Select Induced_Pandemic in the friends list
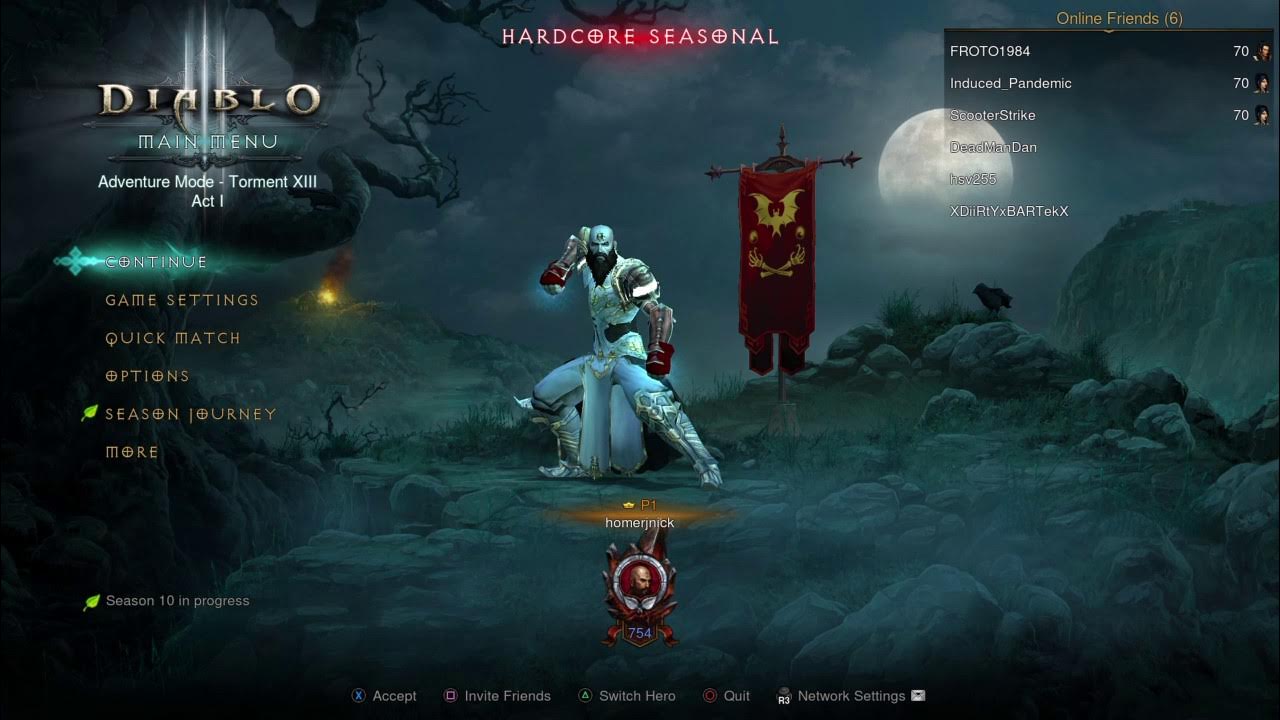This screenshot has height=720, width=1280. click(x=1012, y=83)
